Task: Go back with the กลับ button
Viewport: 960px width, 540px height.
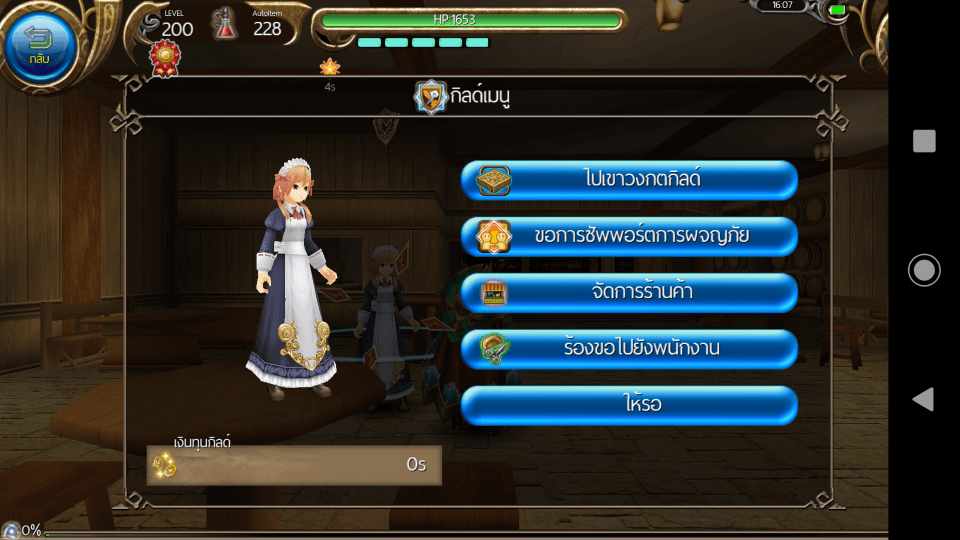Action: point(40,45)
